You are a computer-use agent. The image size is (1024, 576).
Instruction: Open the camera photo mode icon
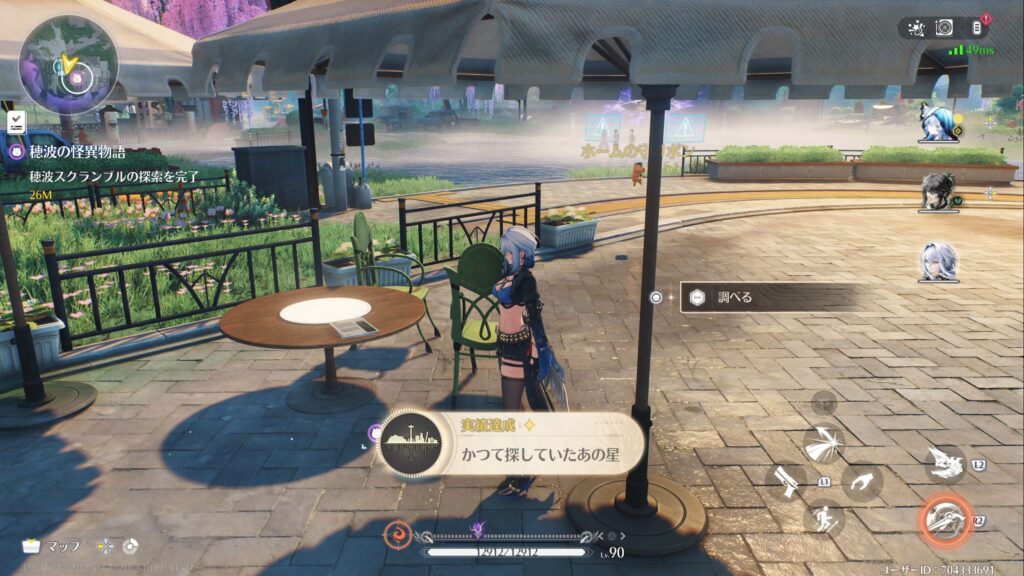pos(944,28)
